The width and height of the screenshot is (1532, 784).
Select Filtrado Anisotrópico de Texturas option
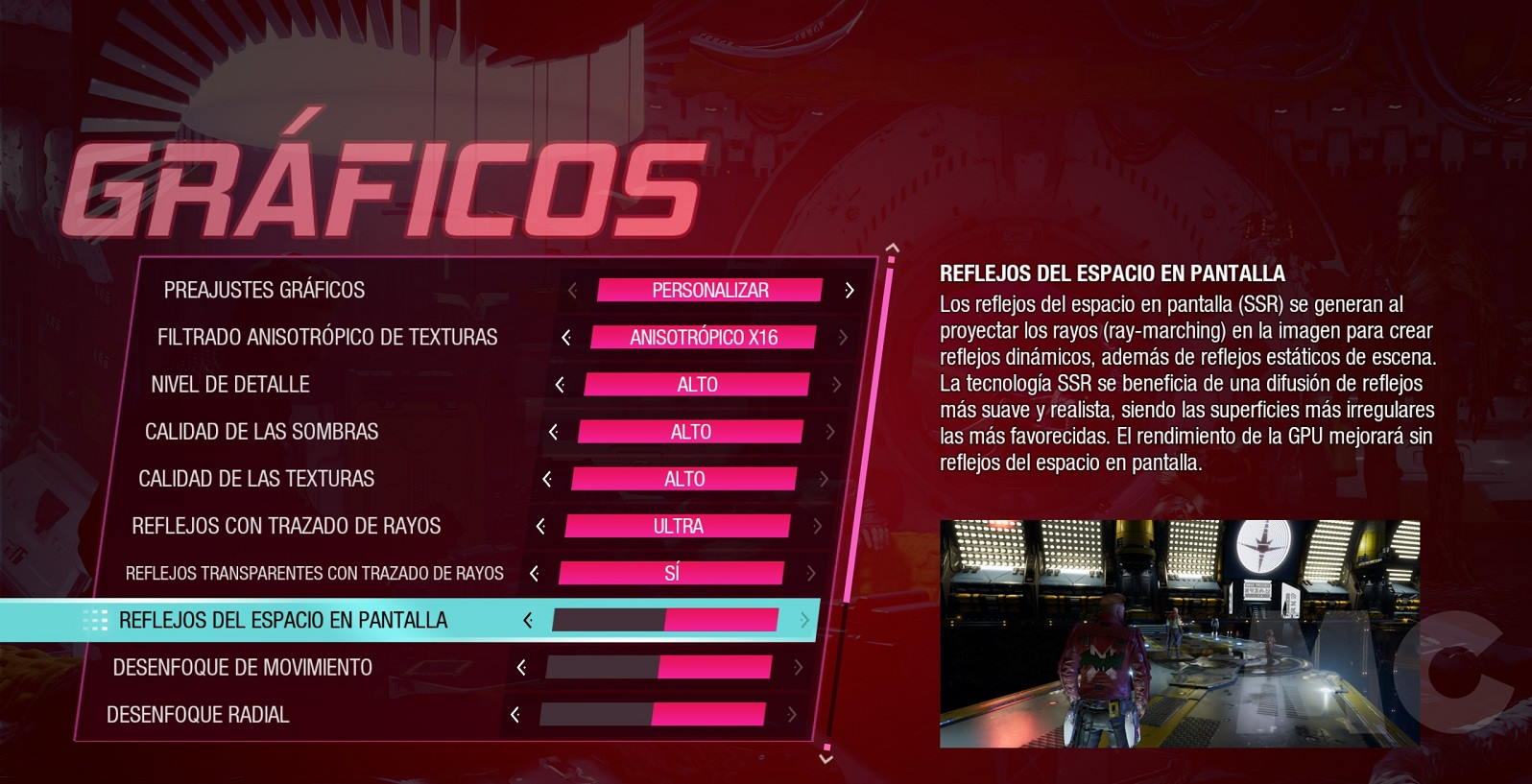click(327, 338)
